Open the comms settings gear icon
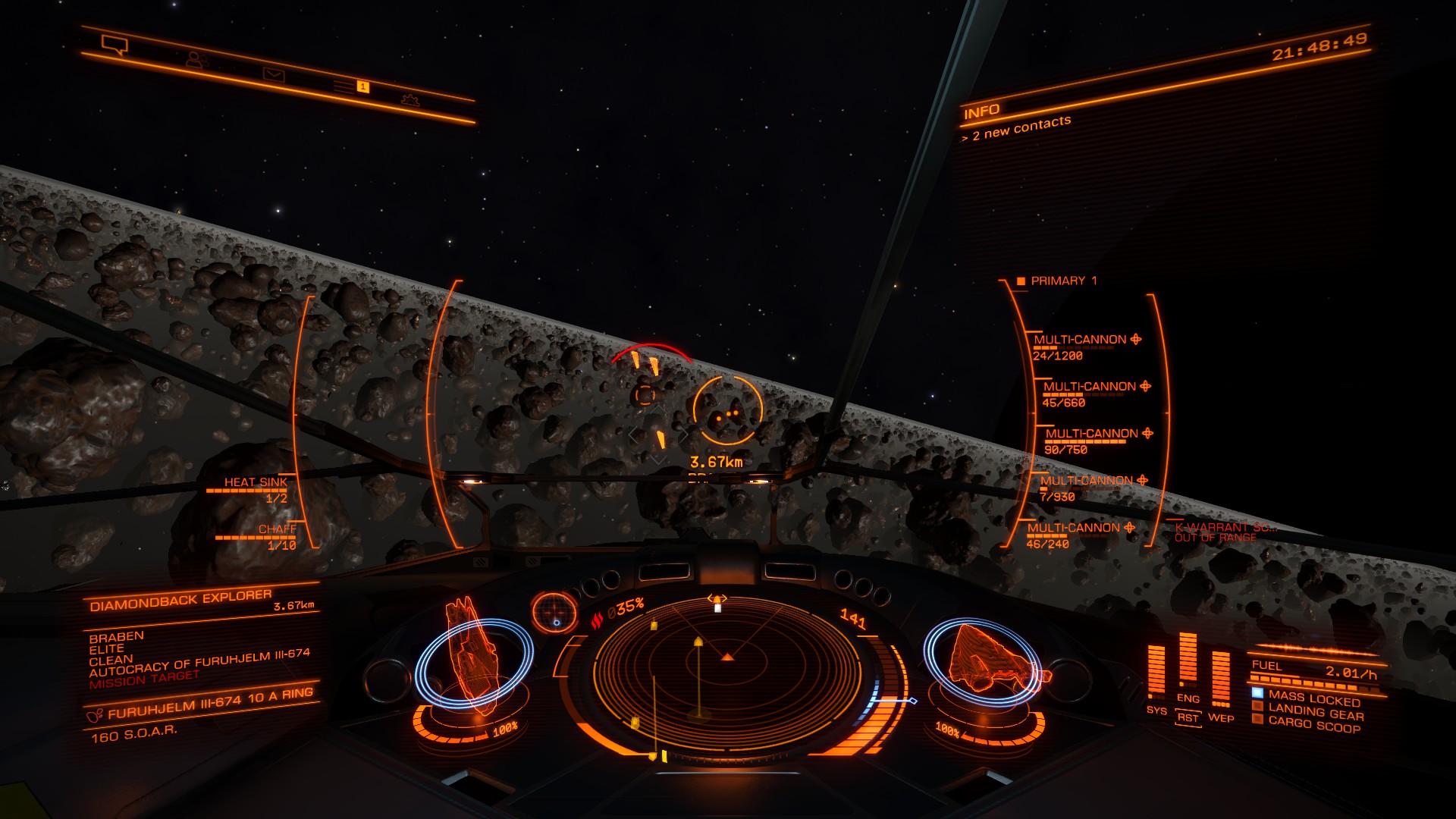Viewport: 1456px width, 819px height. tap(410, 99)
